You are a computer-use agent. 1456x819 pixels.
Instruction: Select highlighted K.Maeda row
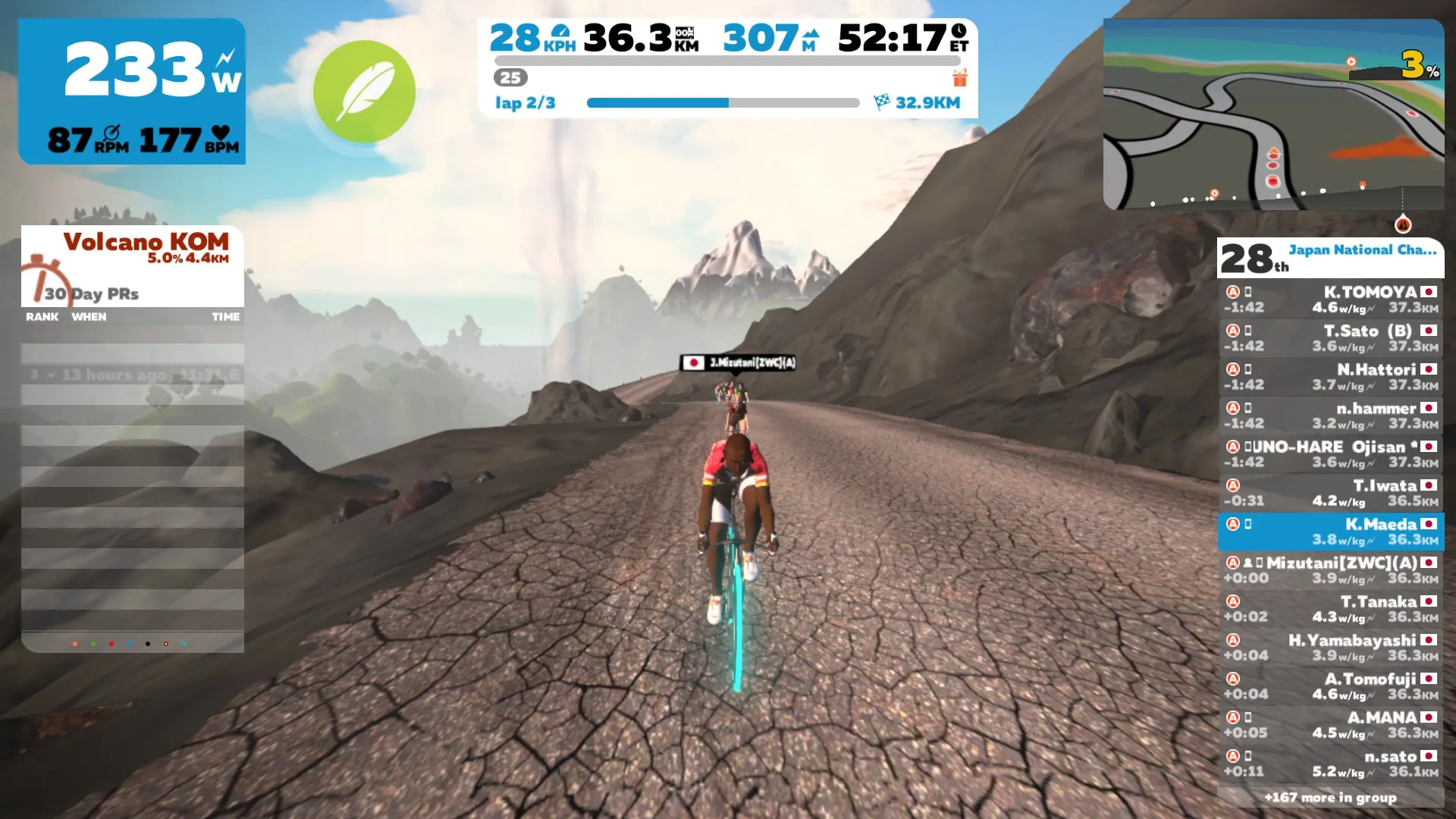click(x=1331, y=532)
